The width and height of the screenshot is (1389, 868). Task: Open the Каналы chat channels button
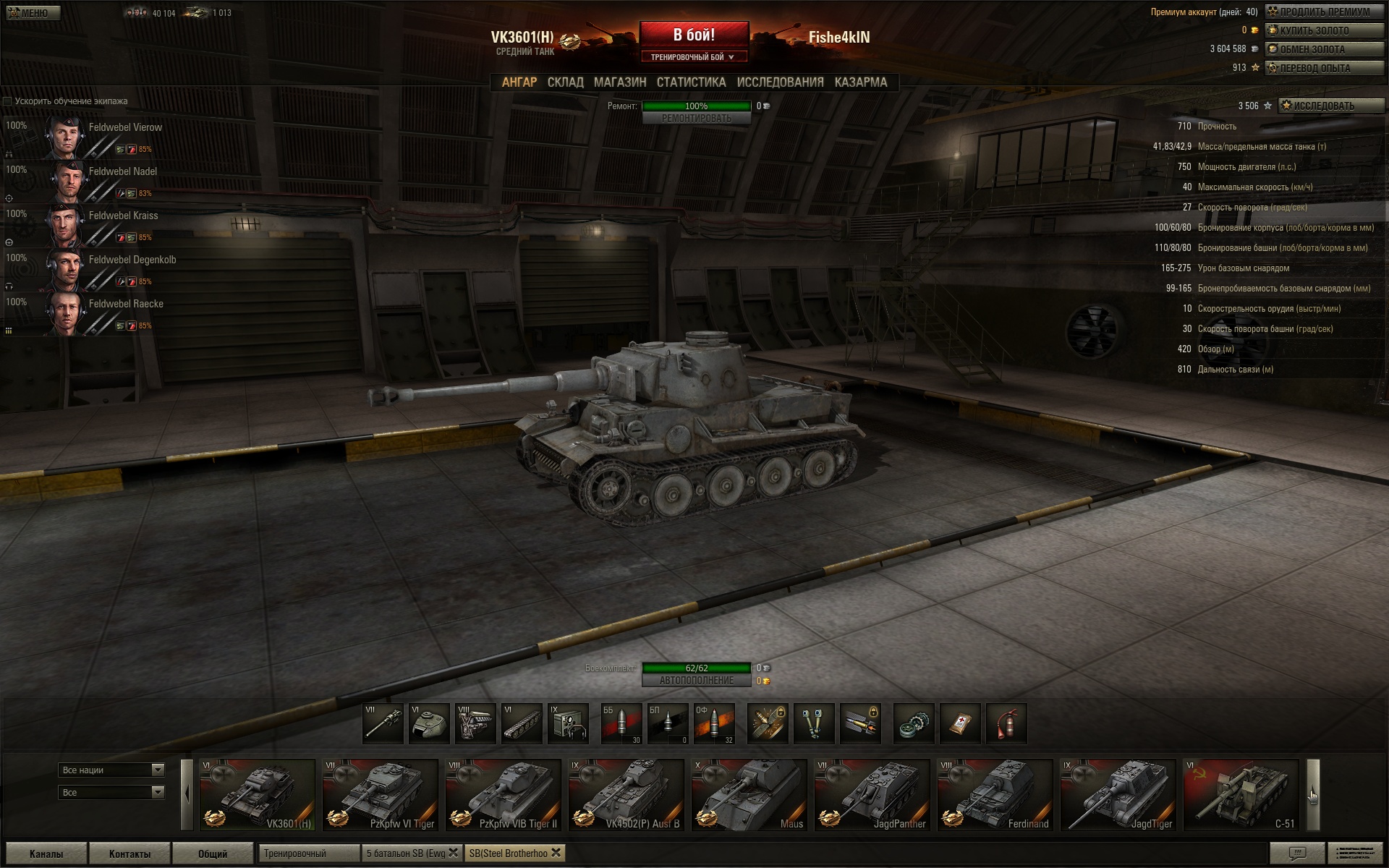pyautogui.click(x=46, y=854)
